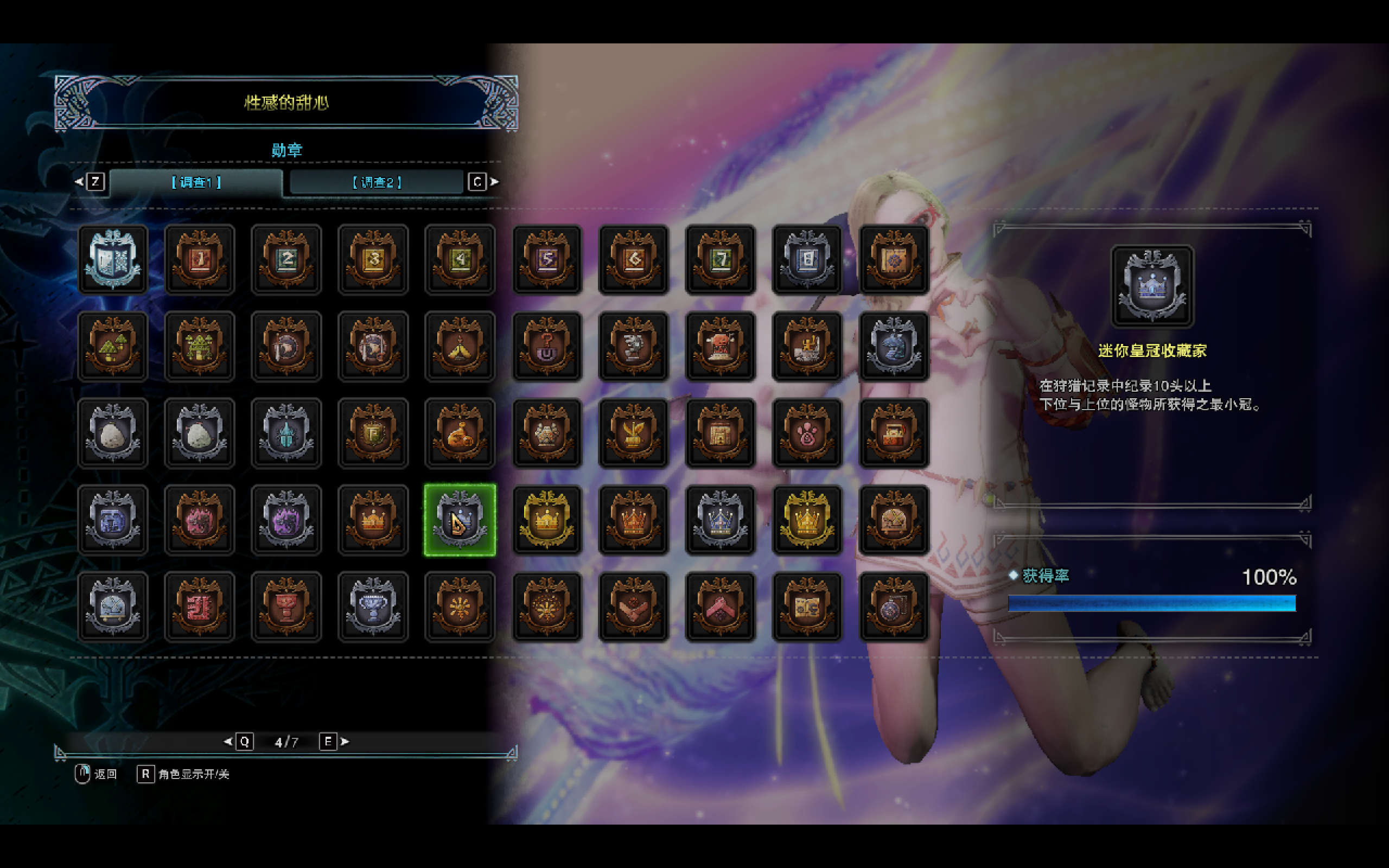Pick the teal beetle silver medal
The width and height of the screenshot is (1389, 868).
[x=286, y=433]
